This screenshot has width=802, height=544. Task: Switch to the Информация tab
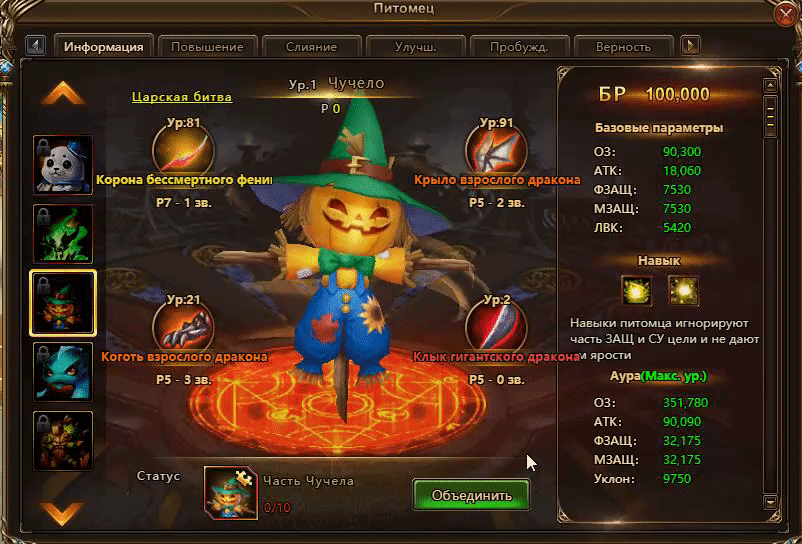(x=104, y=46)
